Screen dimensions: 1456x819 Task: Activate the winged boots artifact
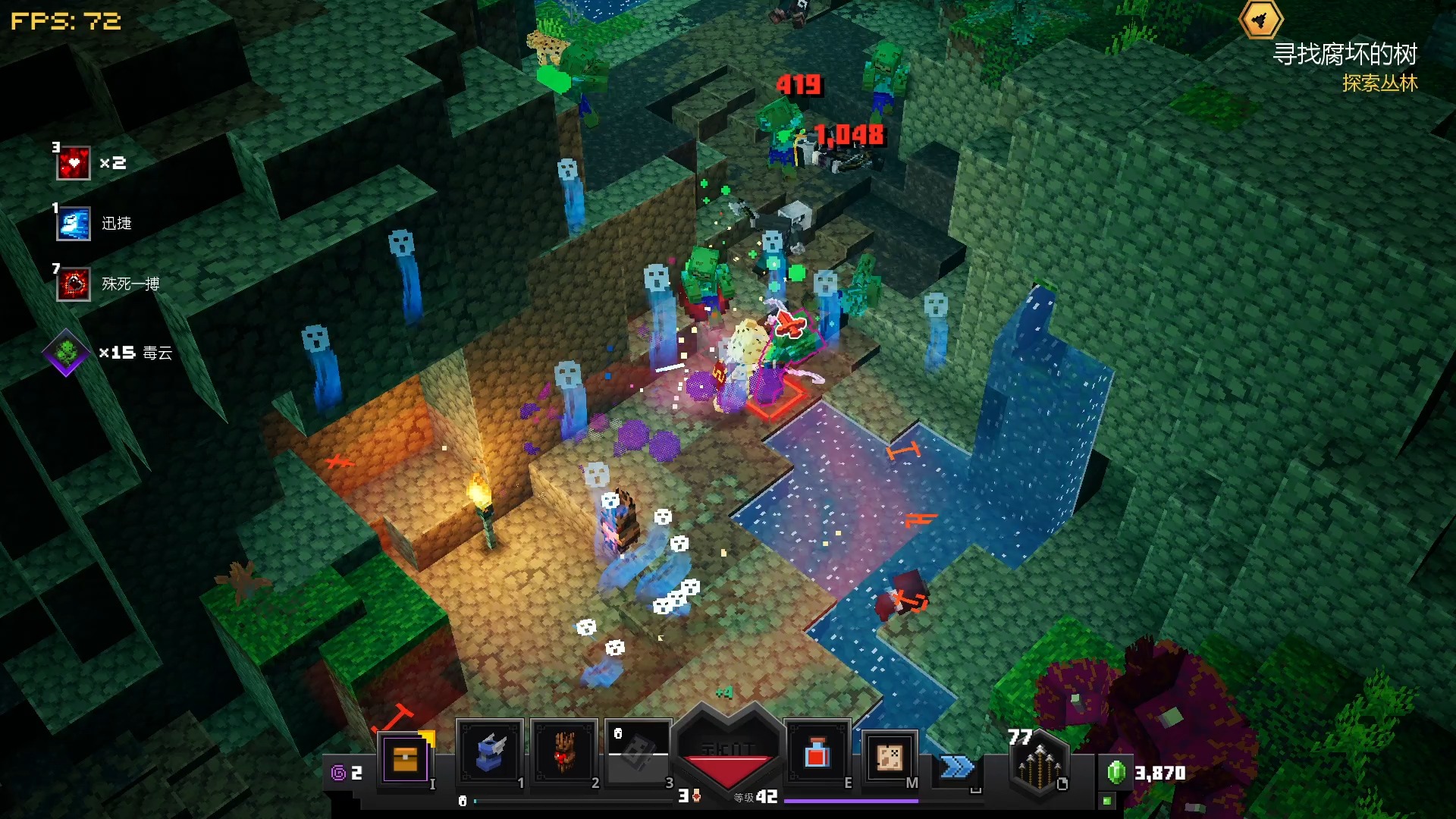(490, 753)
